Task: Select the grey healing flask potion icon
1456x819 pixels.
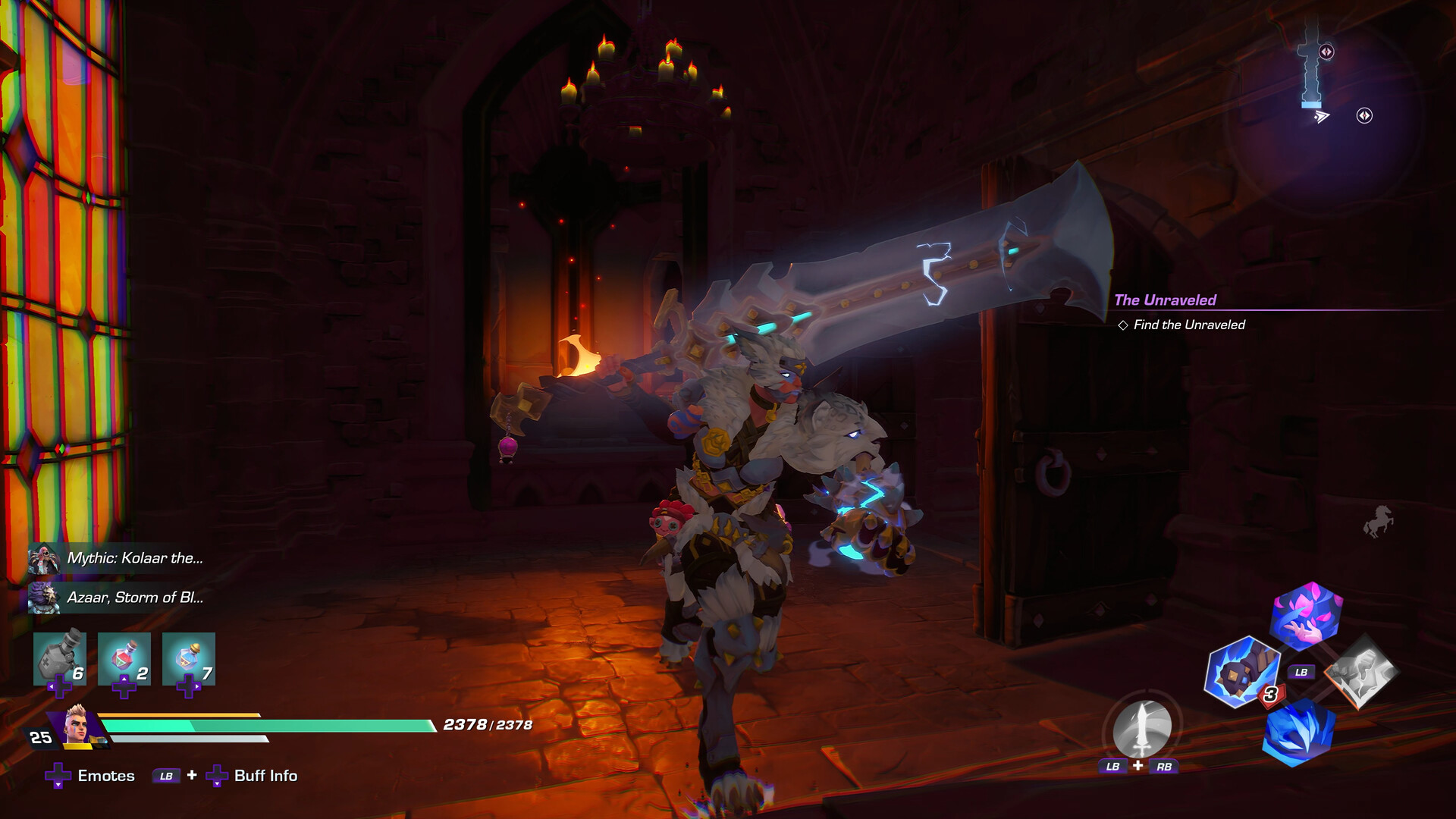Action: [61, 658]
